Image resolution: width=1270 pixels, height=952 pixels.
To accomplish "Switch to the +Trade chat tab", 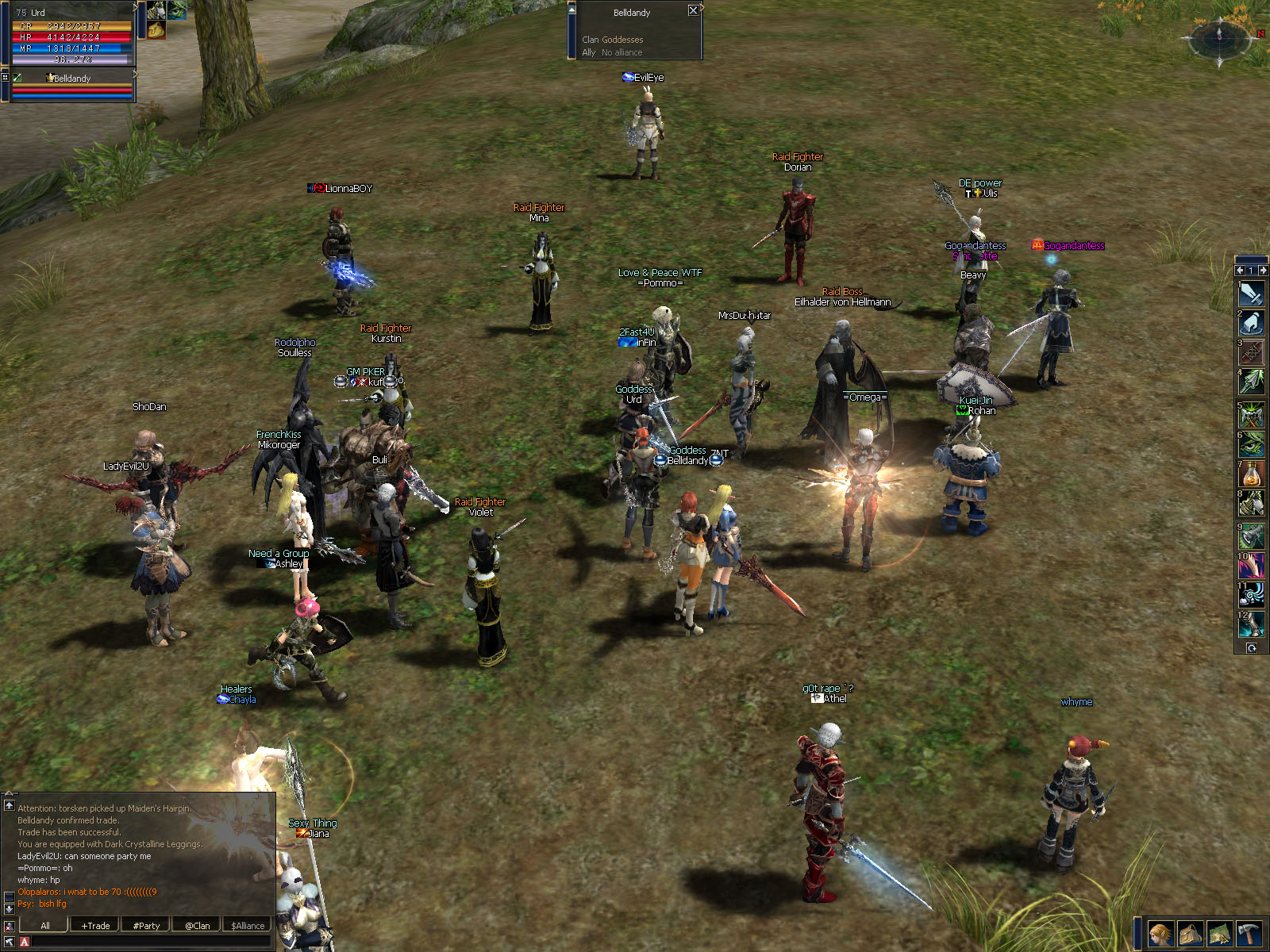I will pyautogui.click(x=95, y=925).
